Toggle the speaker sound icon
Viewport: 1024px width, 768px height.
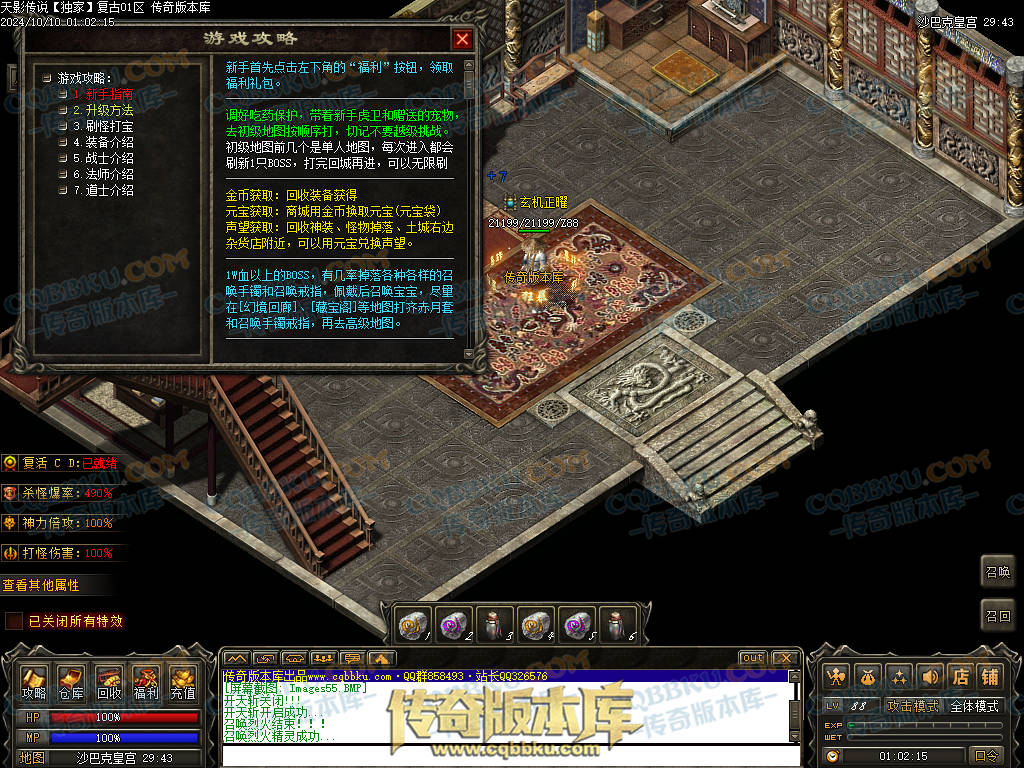tap(930, 676)
